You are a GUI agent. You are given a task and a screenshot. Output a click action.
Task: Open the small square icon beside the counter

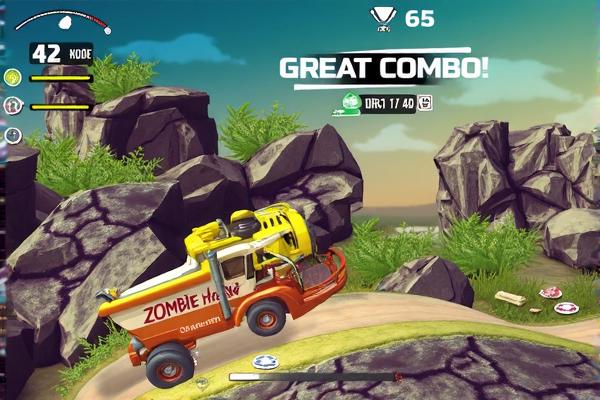pyautogui.click(x=426, y=102)
